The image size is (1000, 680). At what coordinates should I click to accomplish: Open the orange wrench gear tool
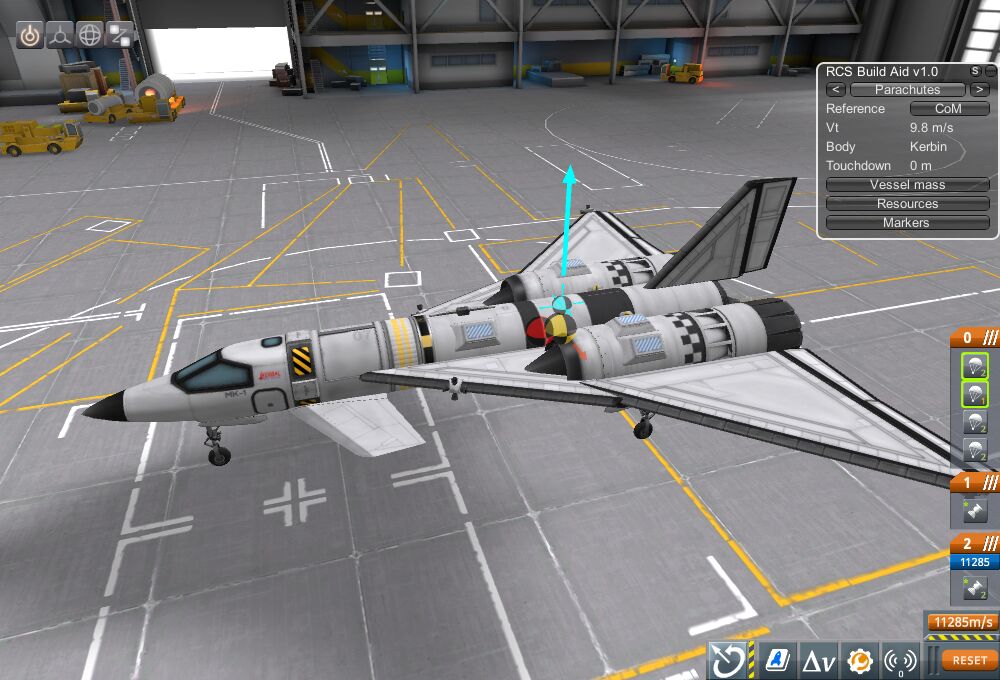click(860, 660)
